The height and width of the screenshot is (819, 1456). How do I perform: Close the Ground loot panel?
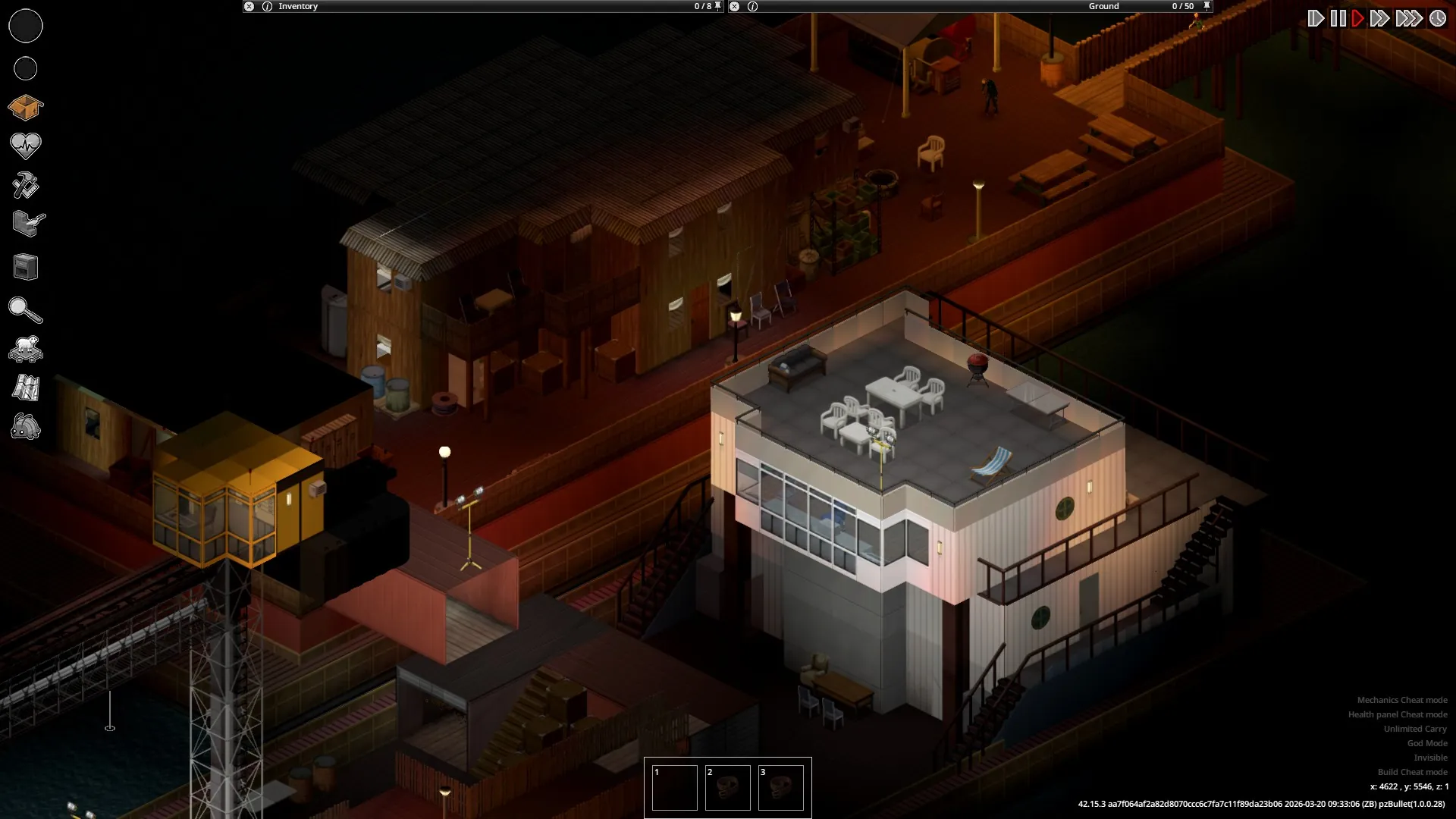pyautogui.click(x=734, y=6)
